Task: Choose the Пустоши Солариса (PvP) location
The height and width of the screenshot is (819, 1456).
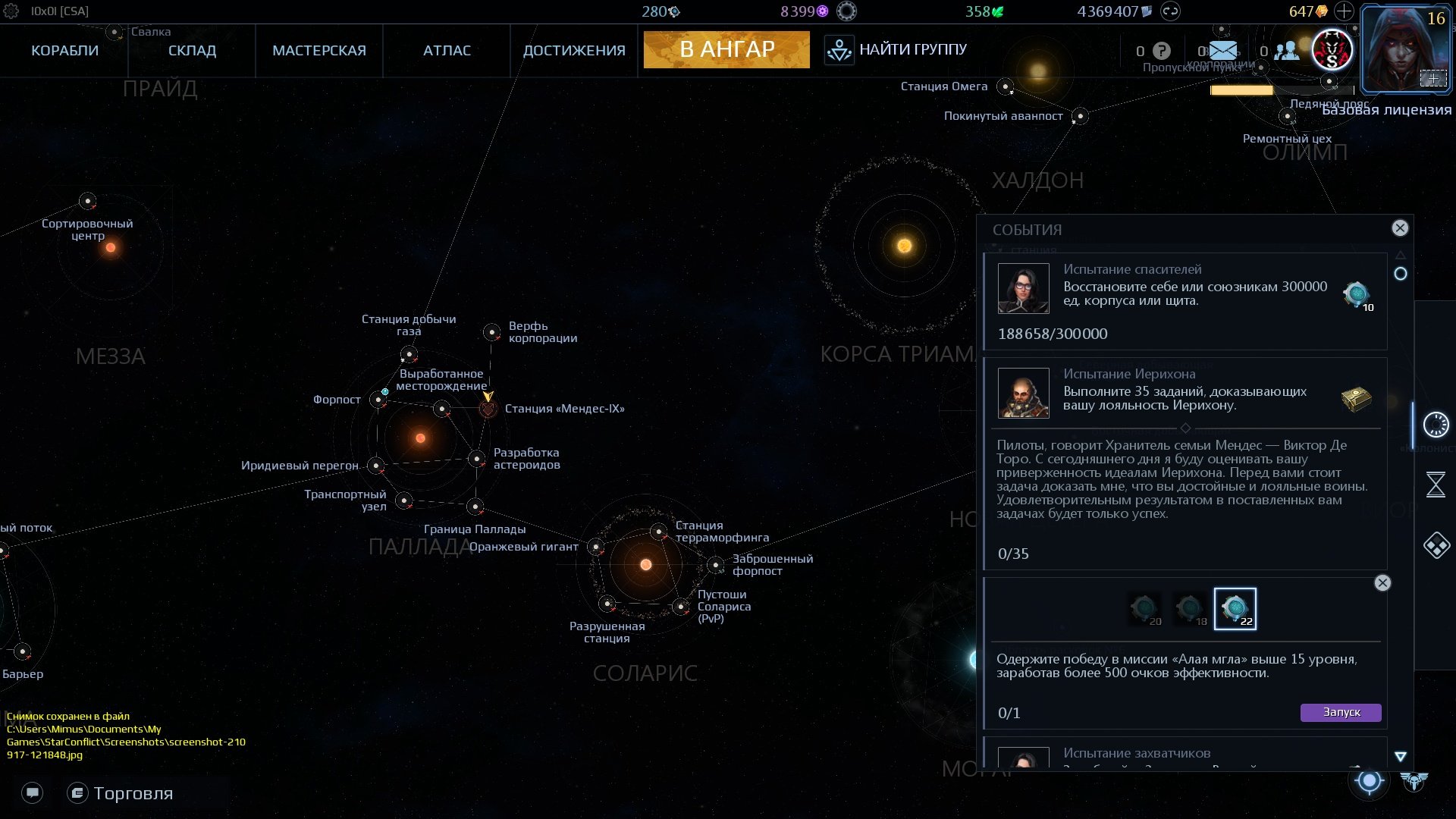Action: [x=681, y=607]
